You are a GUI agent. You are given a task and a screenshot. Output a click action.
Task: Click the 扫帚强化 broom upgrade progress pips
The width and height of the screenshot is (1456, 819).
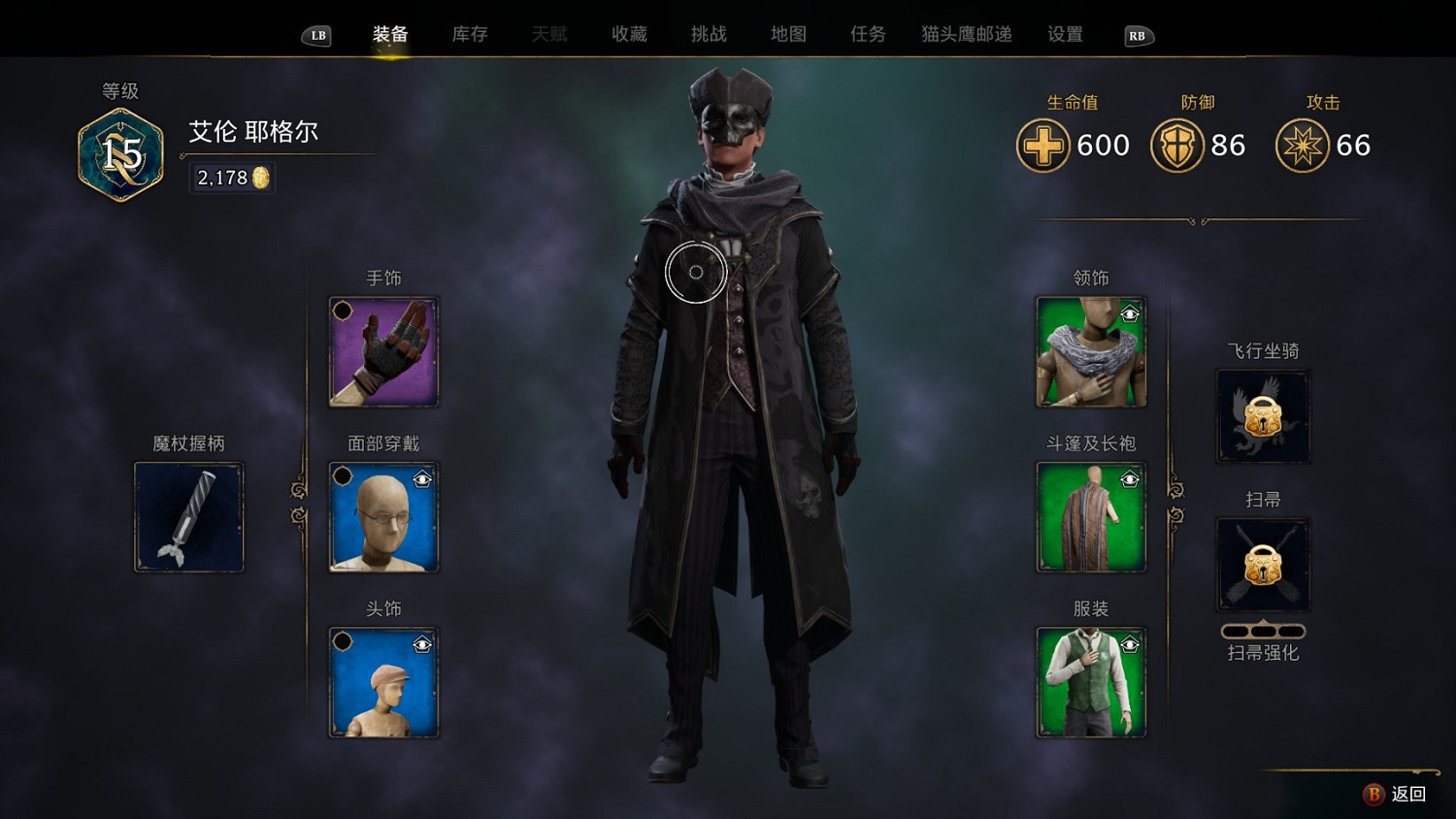point(1263,630)
